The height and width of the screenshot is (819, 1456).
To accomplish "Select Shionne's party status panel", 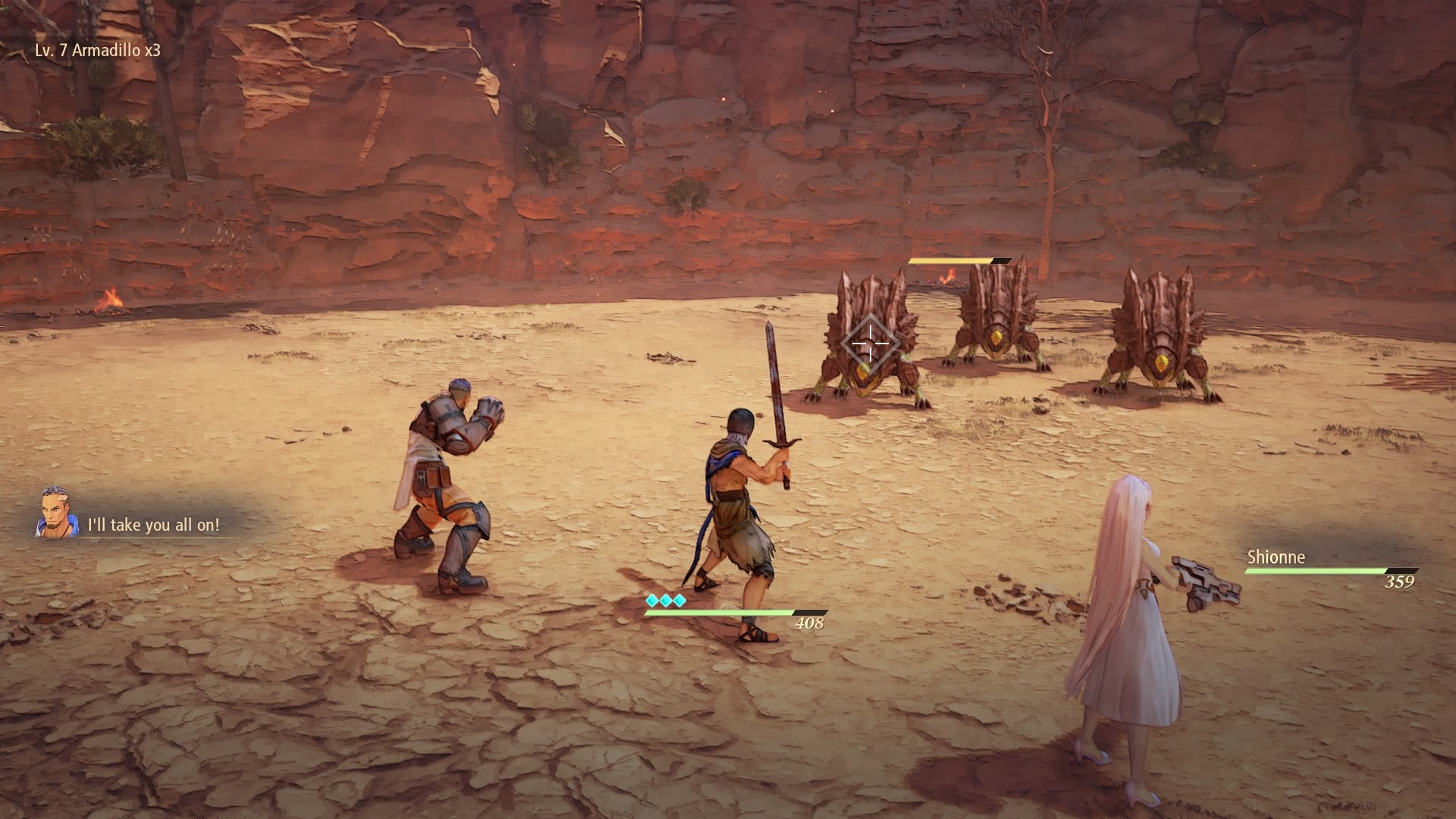I will point(1330,569).
